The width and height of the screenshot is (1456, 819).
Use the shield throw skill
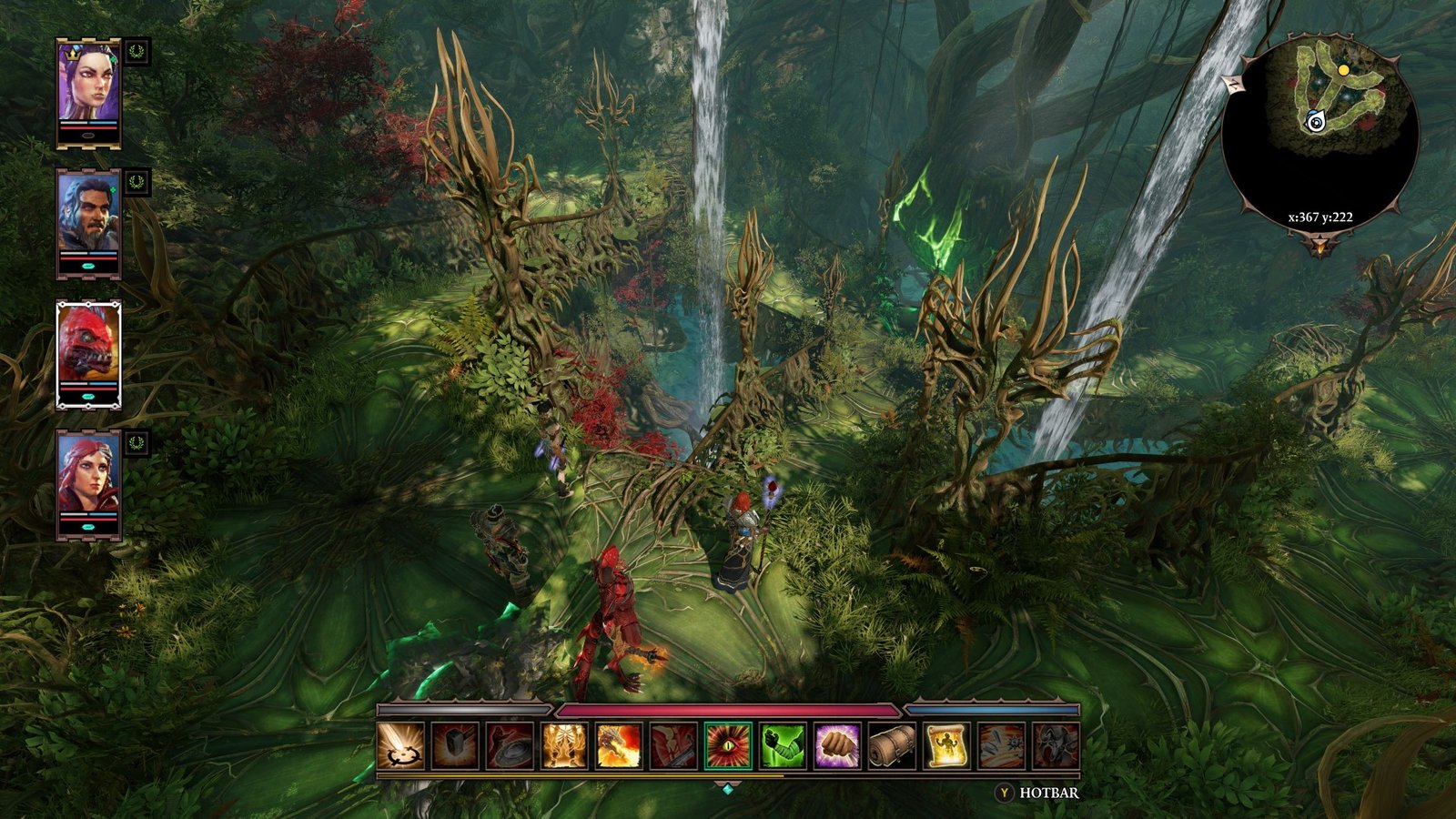510,746
